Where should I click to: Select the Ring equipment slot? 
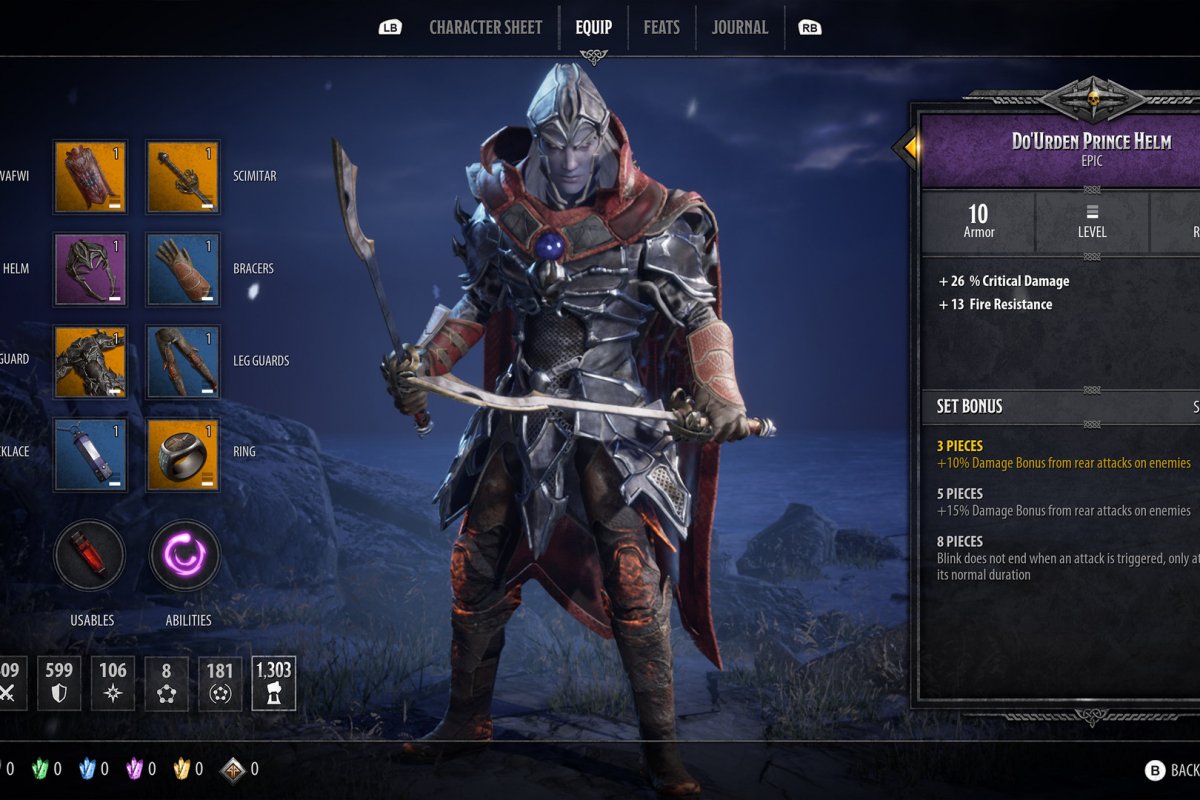click(183, 453)
